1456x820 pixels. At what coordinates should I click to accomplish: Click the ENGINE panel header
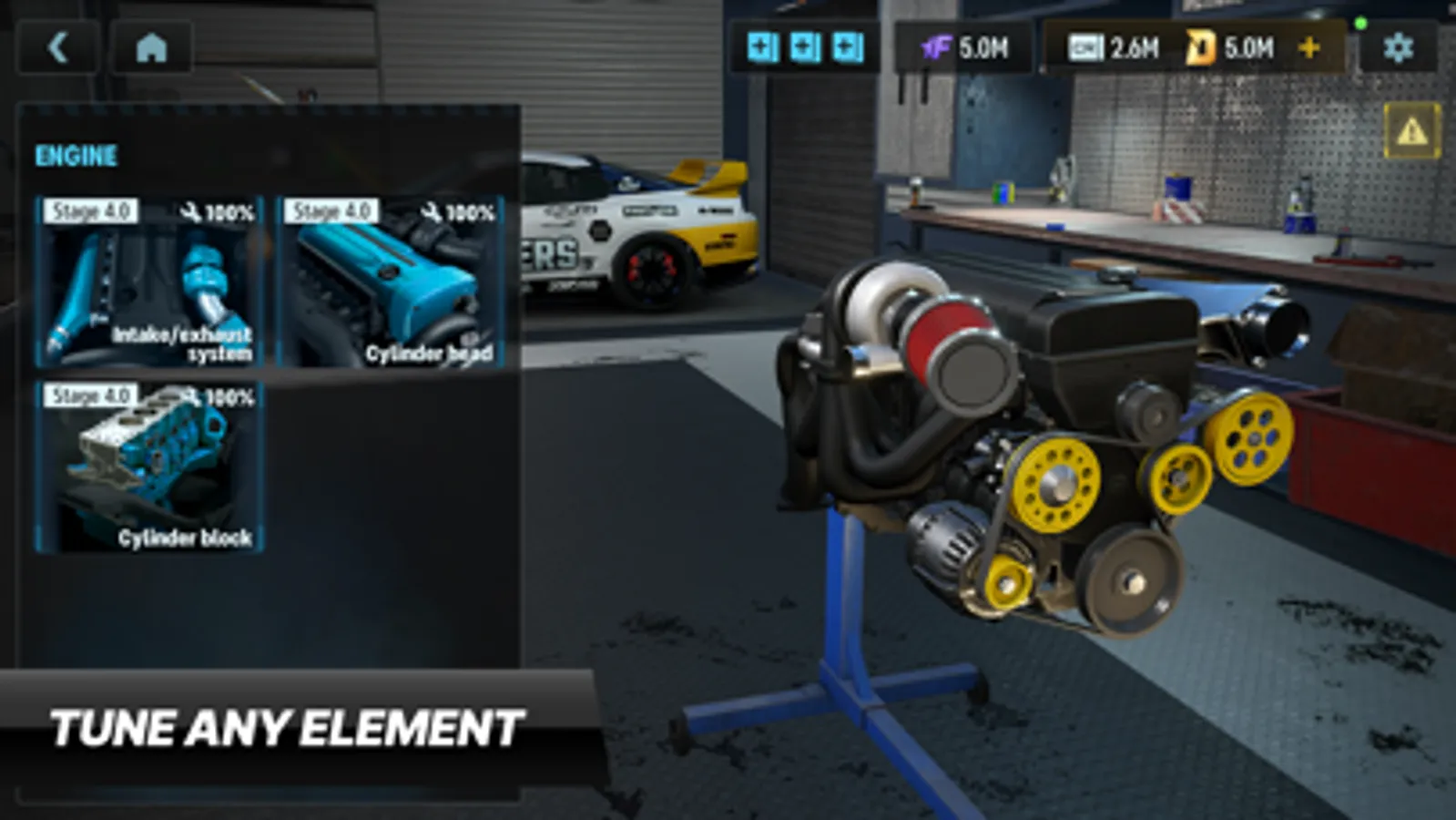coord(76,156)
